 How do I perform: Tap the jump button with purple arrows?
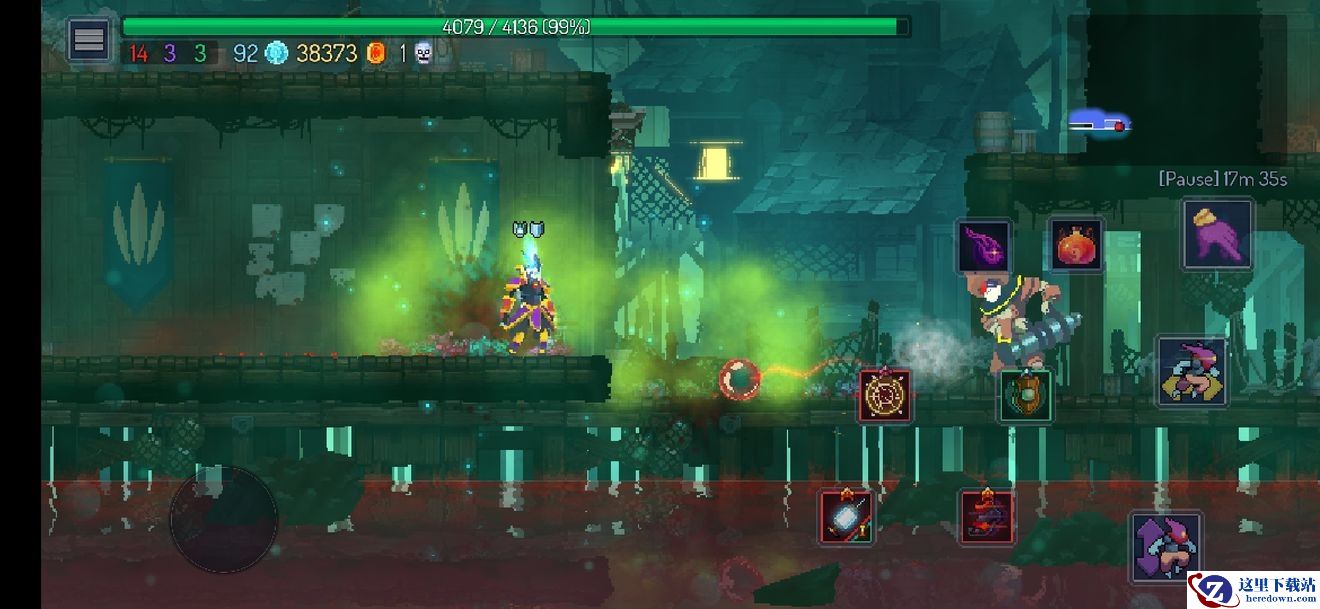pos(1166,547)
